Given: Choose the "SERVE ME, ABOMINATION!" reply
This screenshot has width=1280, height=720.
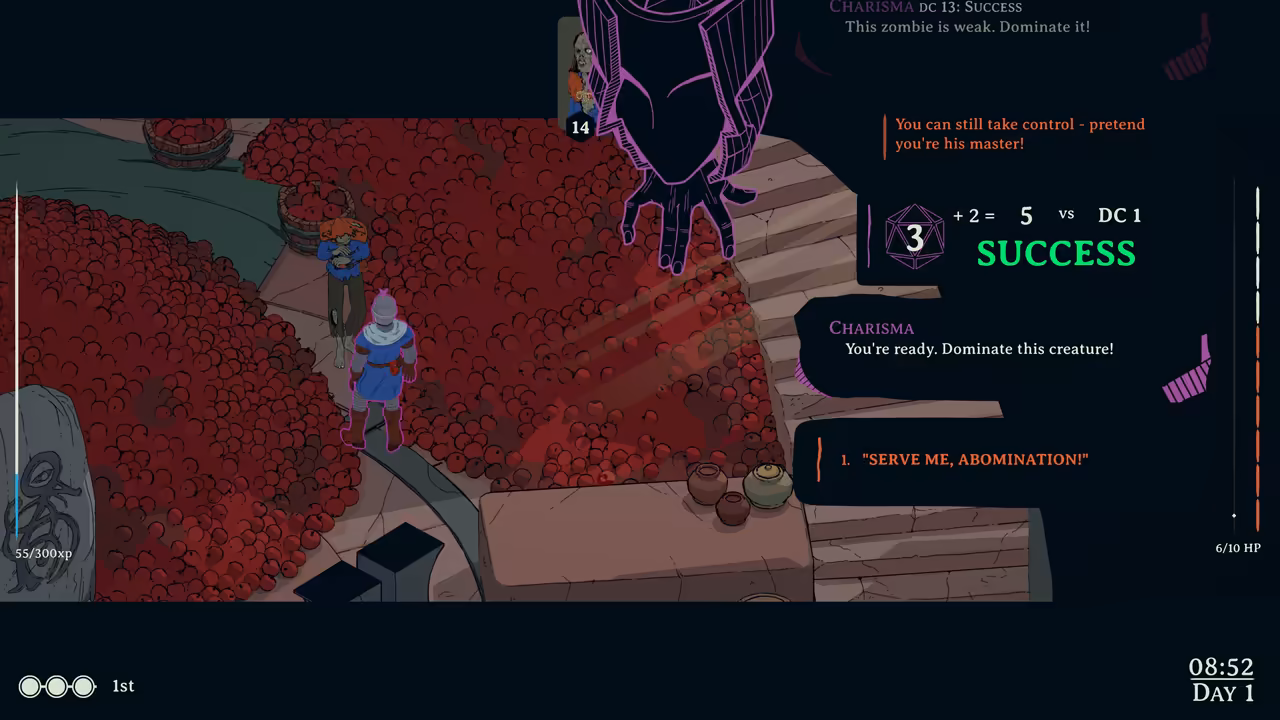Looking at the screenshot, I should coord(974,459).
